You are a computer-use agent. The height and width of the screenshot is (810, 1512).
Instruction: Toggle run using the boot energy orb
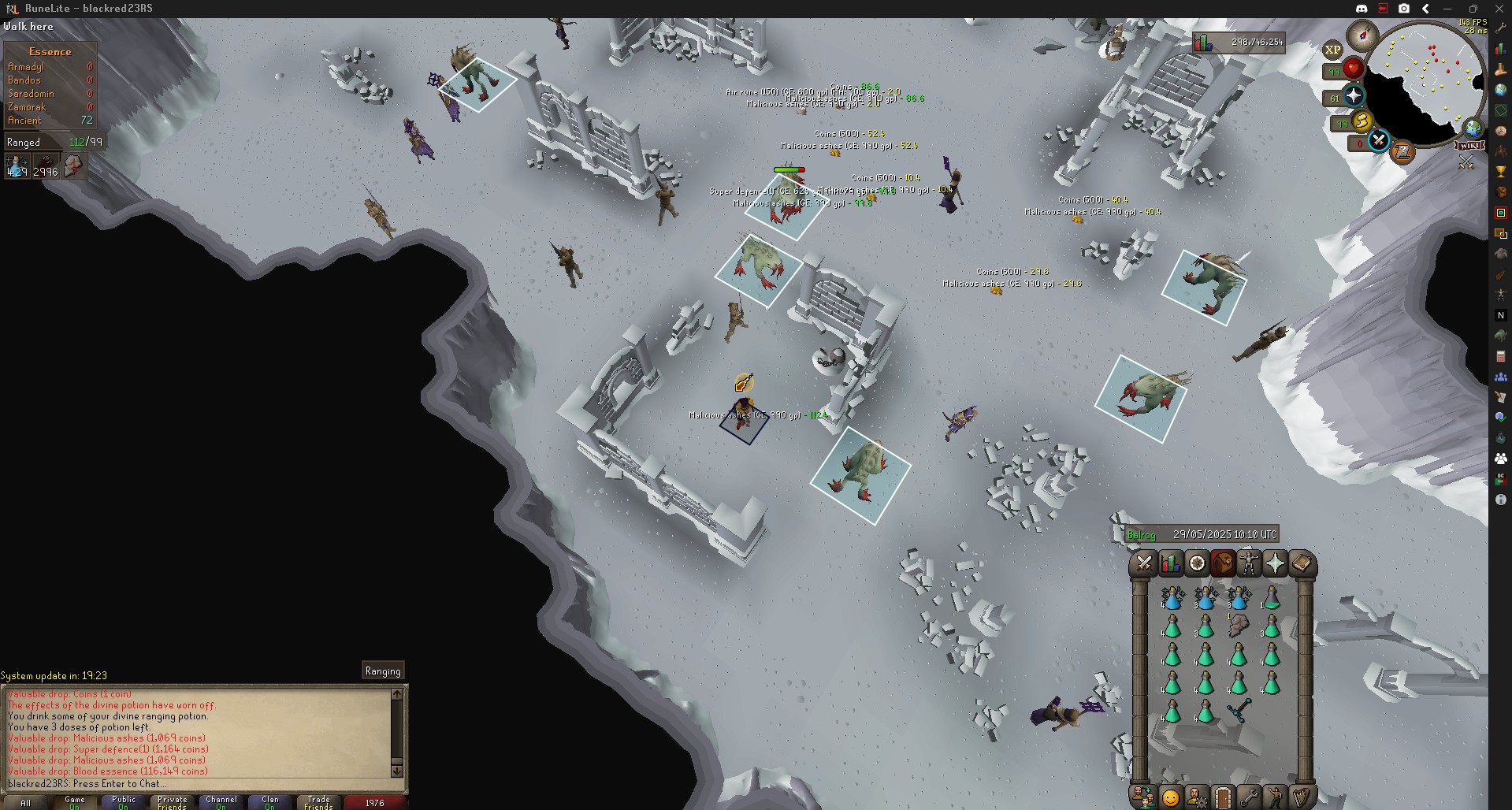tap(1361, 121)
